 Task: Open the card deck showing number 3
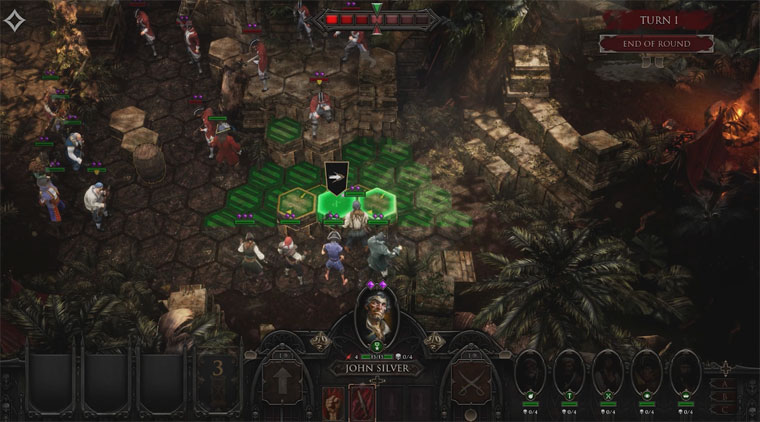(217, 377)
